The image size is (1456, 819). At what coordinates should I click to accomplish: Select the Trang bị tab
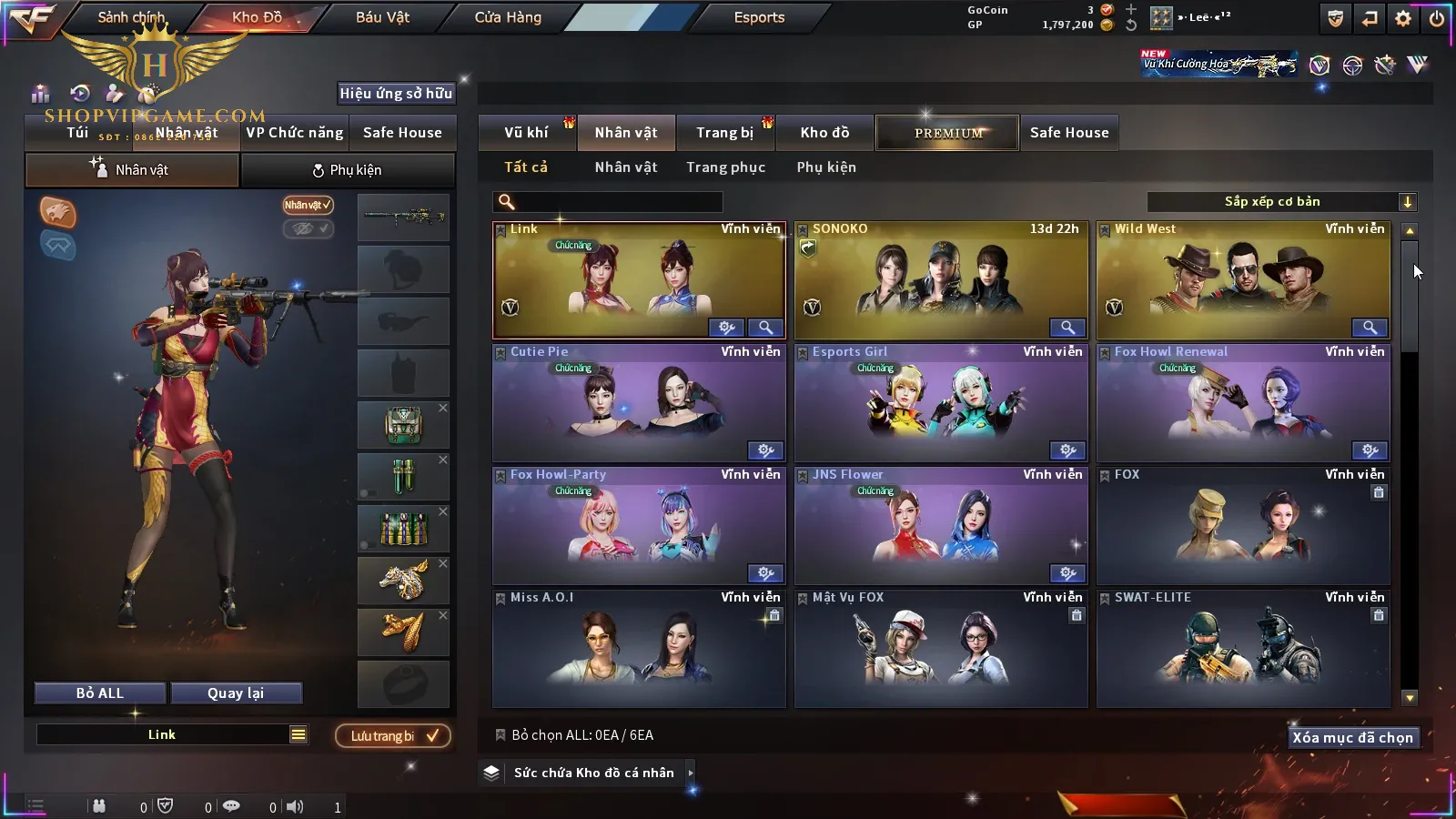coord(724,133)
